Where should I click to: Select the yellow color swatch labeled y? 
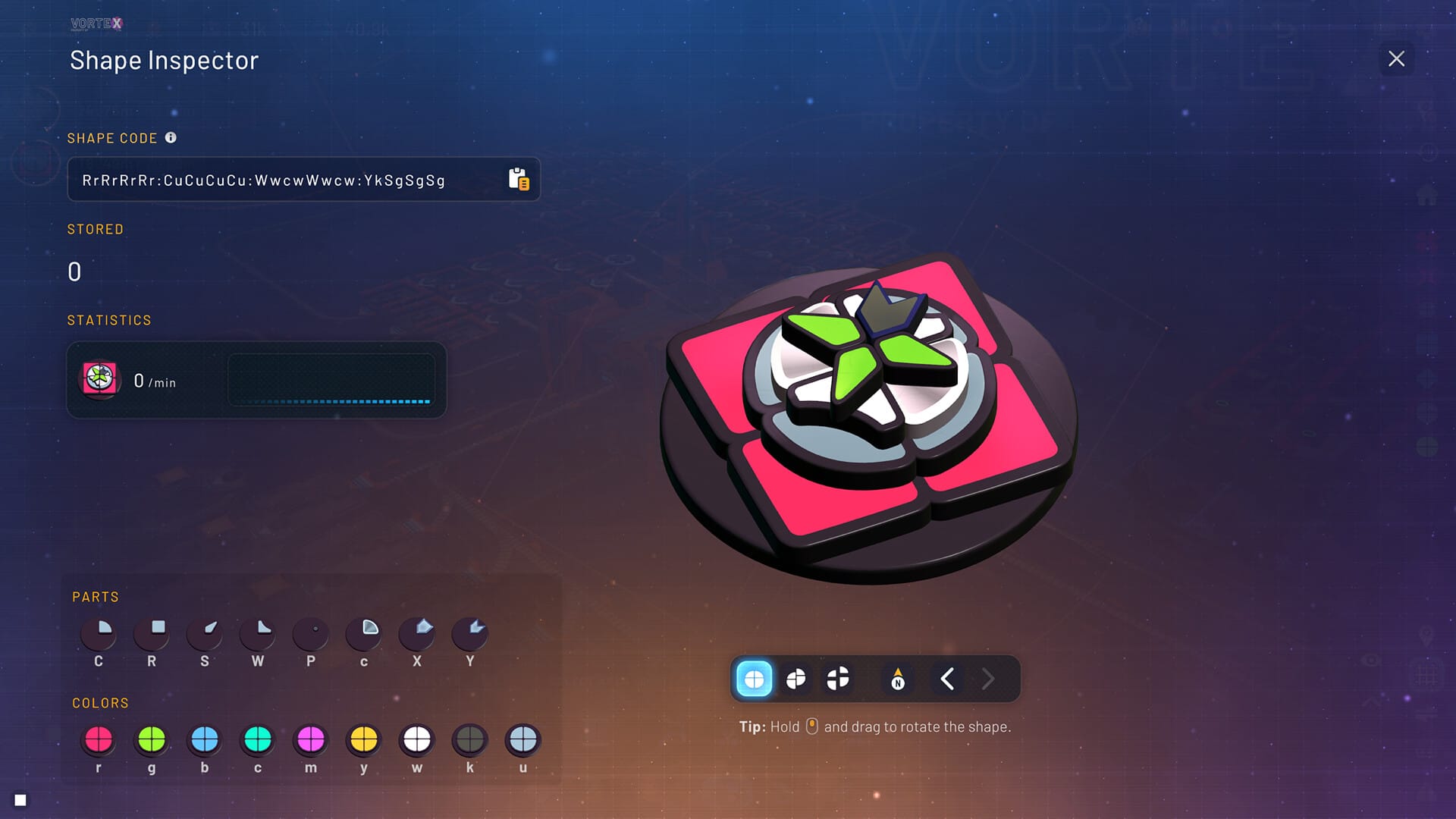coord(364,739)
